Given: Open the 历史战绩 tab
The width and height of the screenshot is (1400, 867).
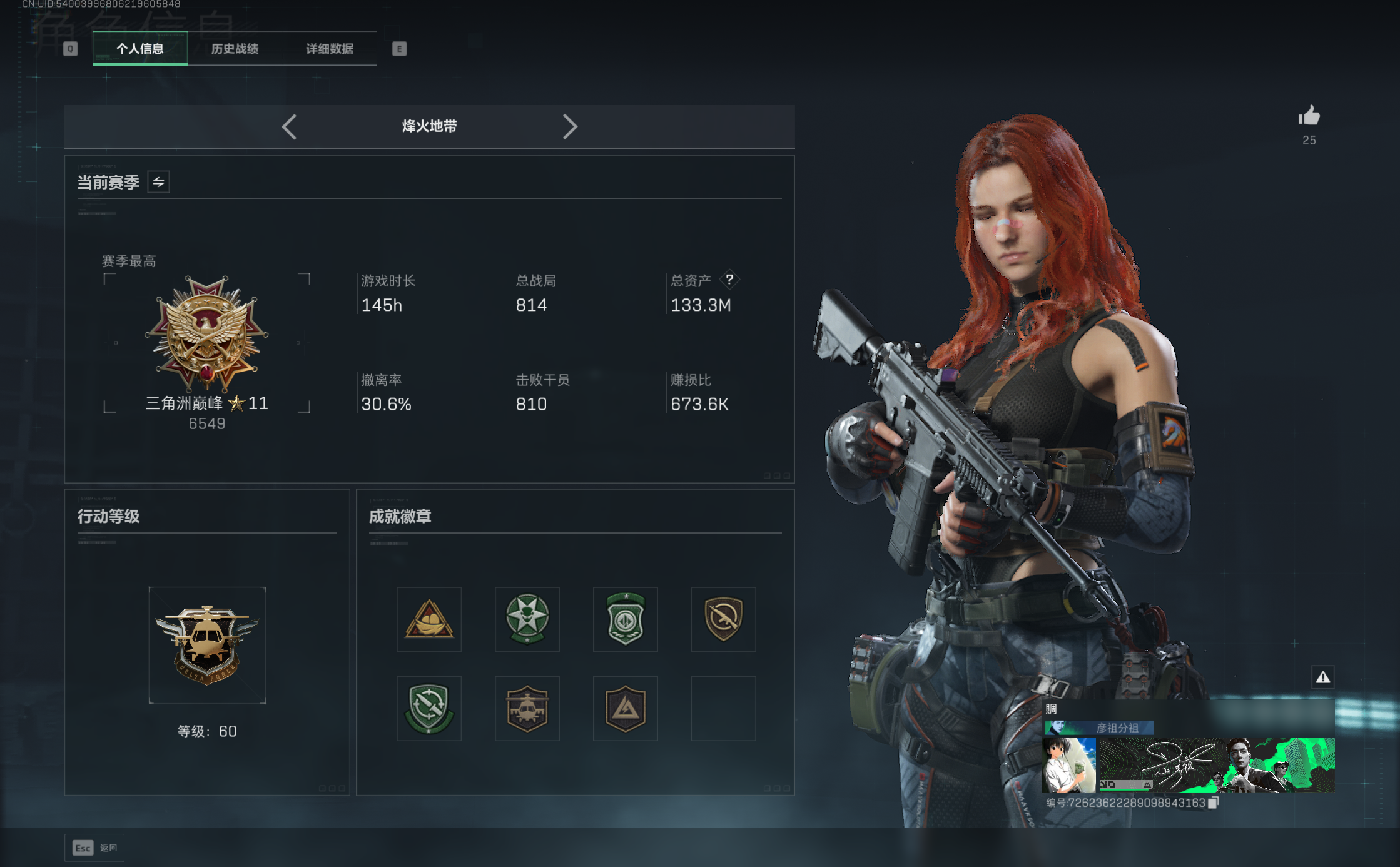Looking at the screenshot, I should 235,49.
